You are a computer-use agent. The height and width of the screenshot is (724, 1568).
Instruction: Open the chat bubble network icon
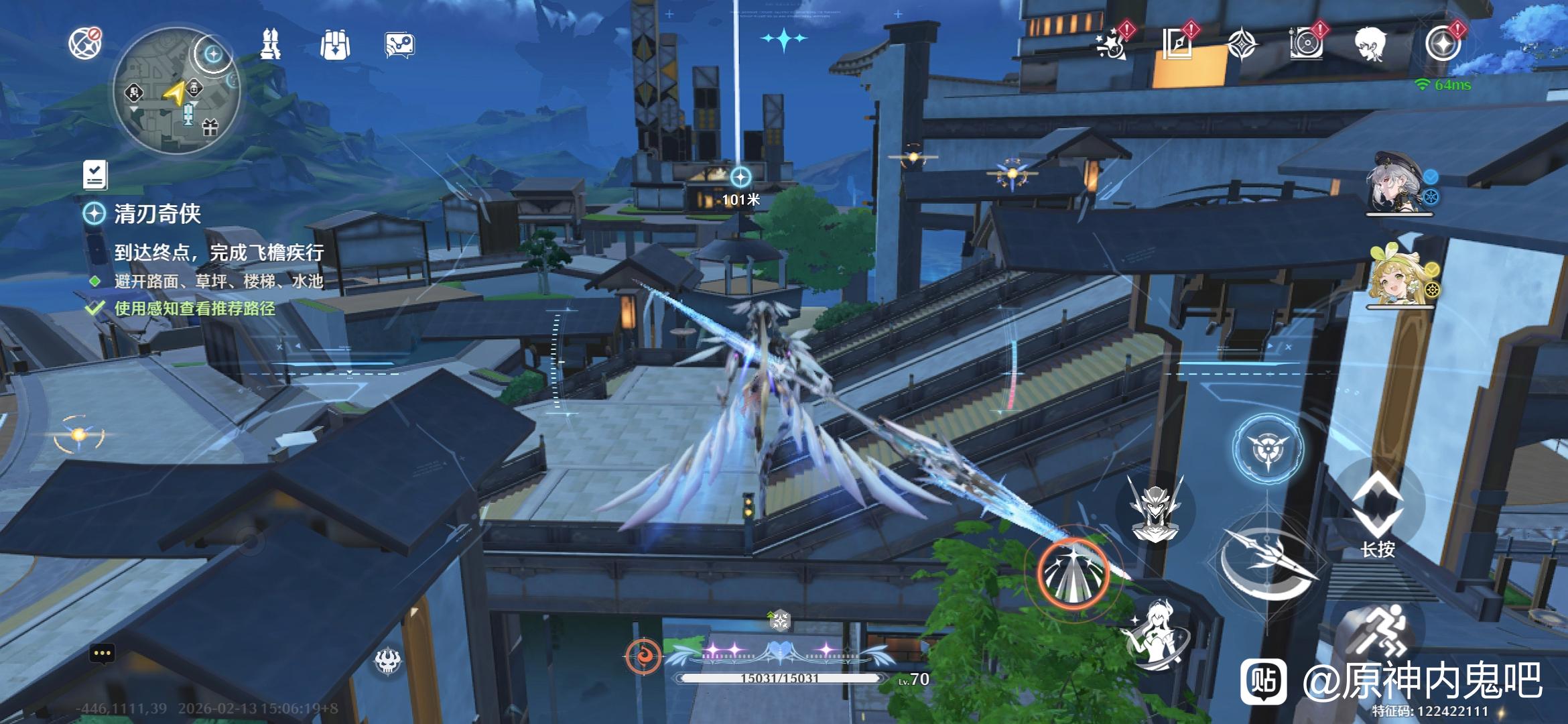(399, 45)
